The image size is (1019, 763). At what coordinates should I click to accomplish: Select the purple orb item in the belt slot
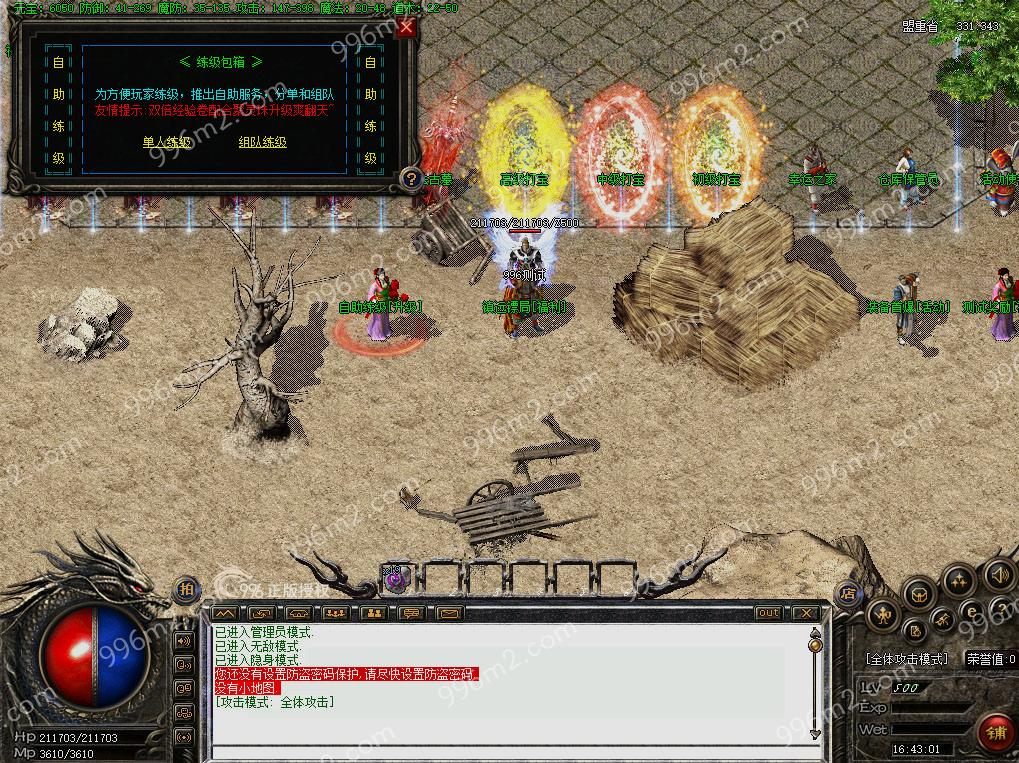pyautogui.click(x=395, y=577)
